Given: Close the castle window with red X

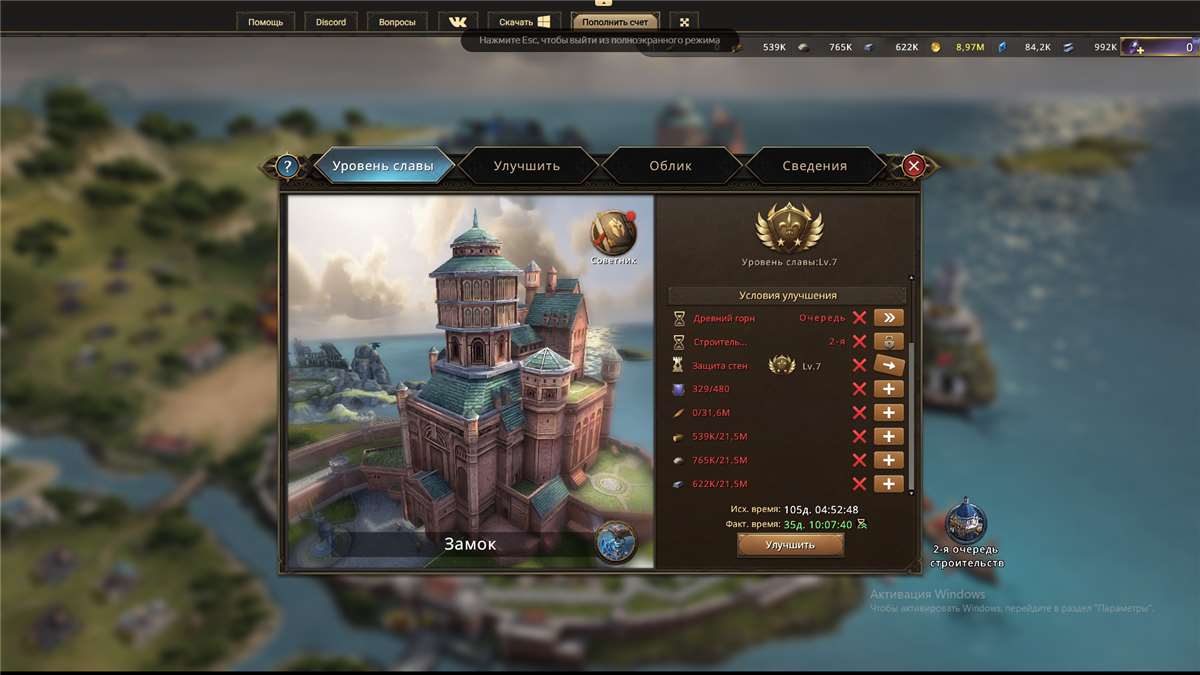Looking at the screenshot, I should point(913,166).
